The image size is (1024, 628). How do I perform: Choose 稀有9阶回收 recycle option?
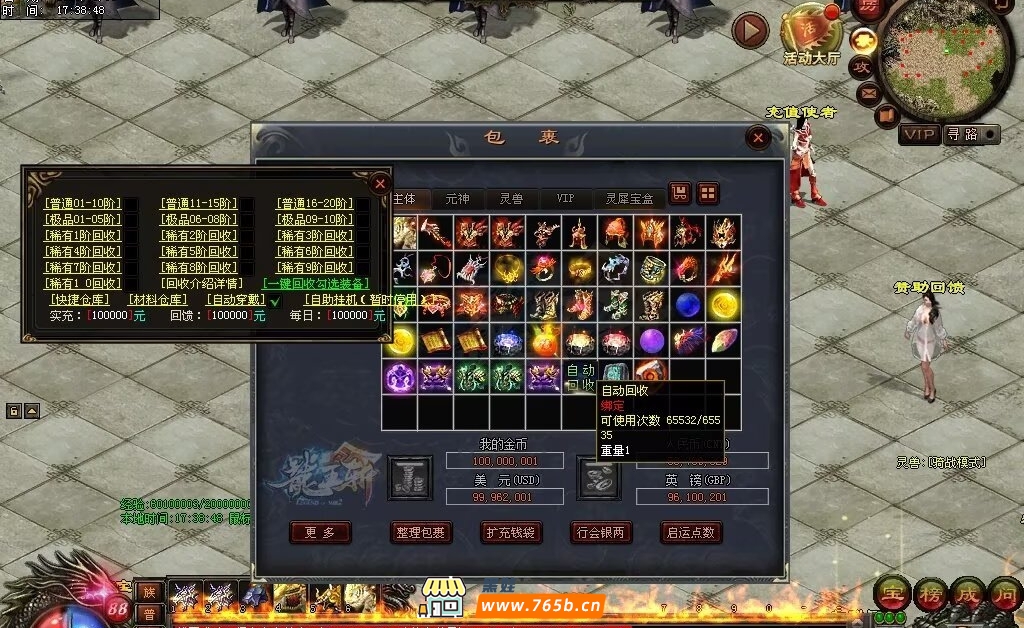pyautogui.click(x=315, y=268)
